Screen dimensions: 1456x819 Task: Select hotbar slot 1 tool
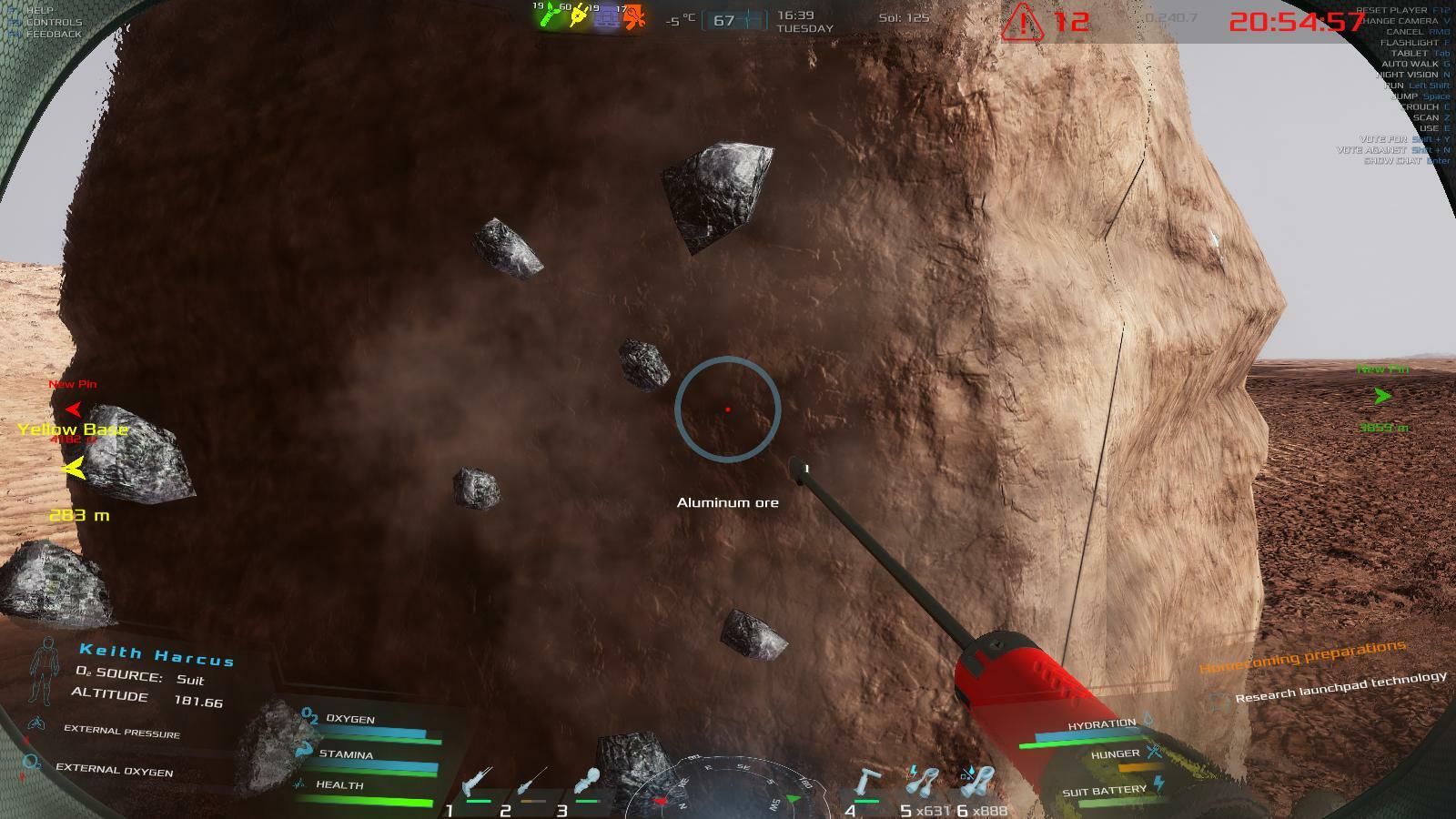[x=476, y=782]
